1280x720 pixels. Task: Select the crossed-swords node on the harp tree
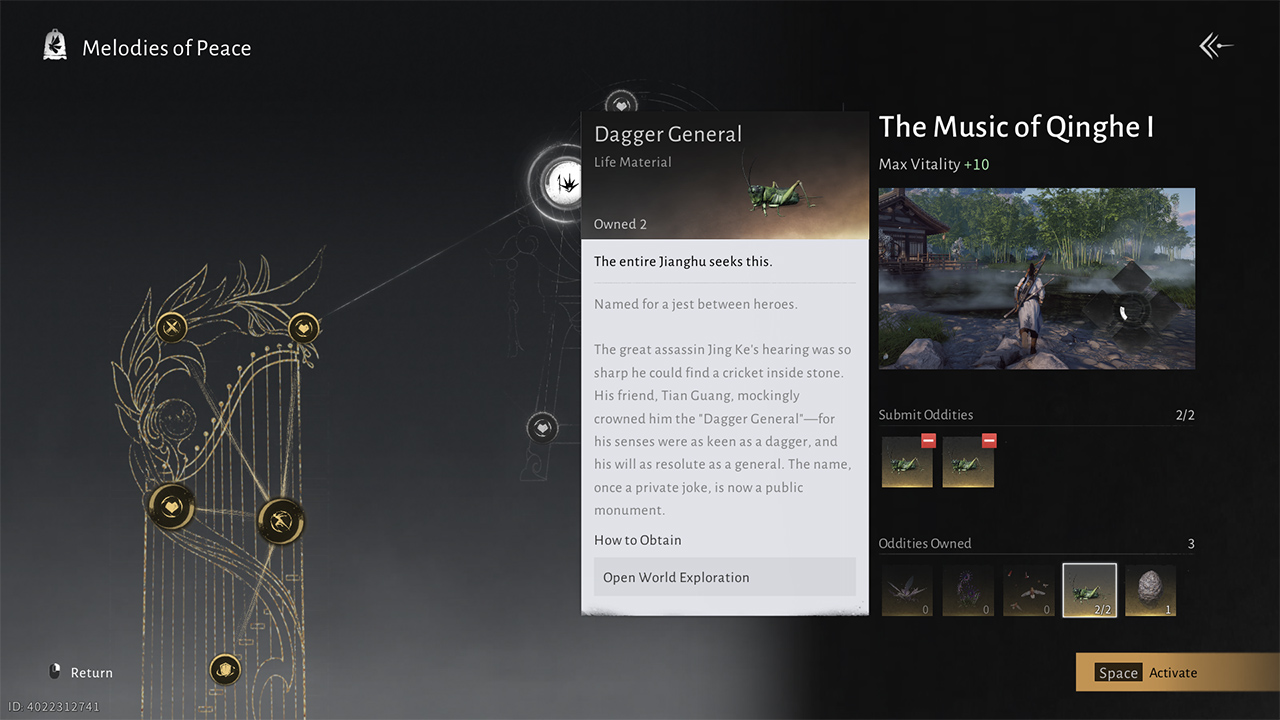pyautogui.click(x=170, y=327)
